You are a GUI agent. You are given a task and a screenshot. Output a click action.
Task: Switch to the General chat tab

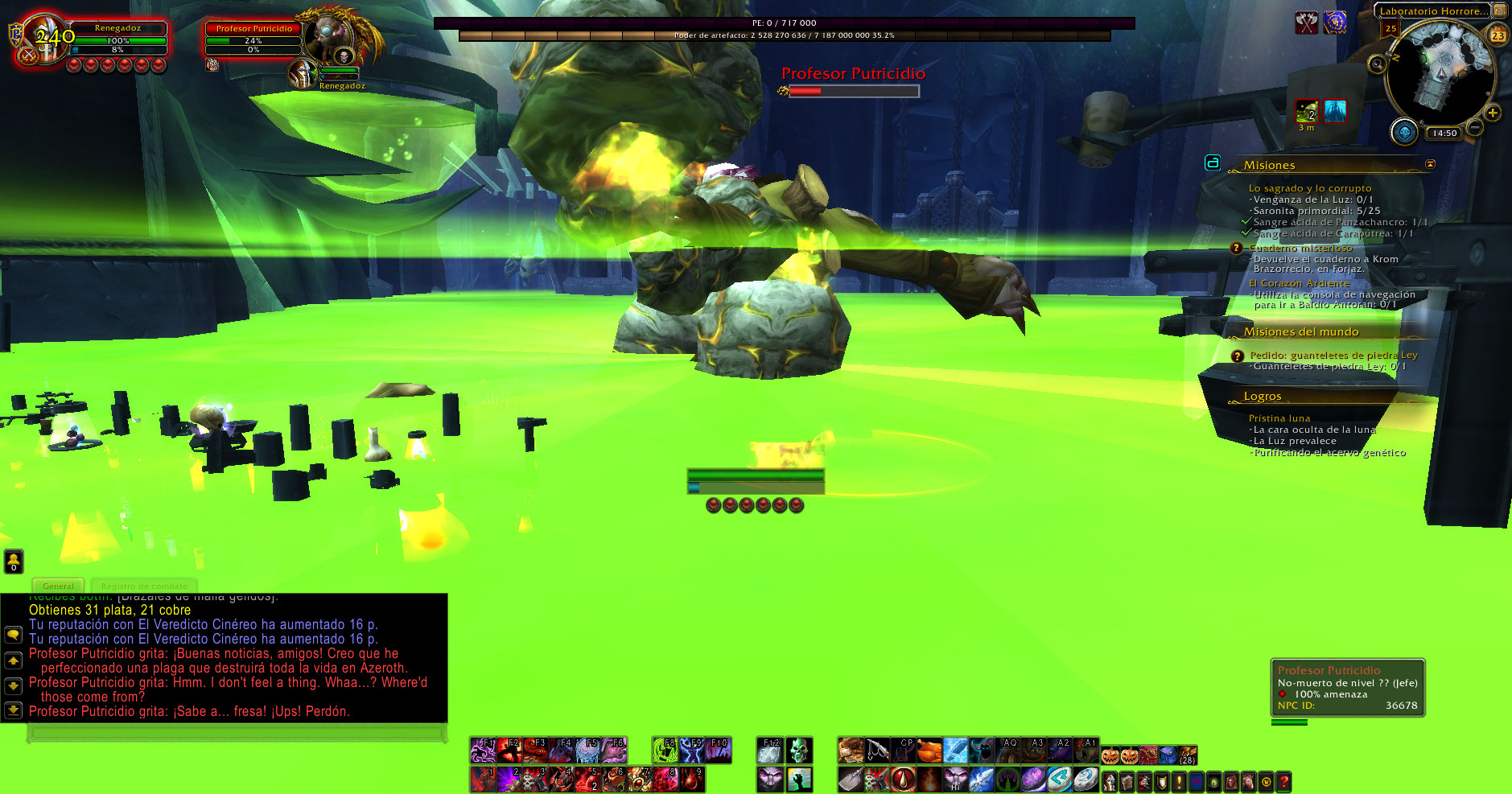(58, 586)
